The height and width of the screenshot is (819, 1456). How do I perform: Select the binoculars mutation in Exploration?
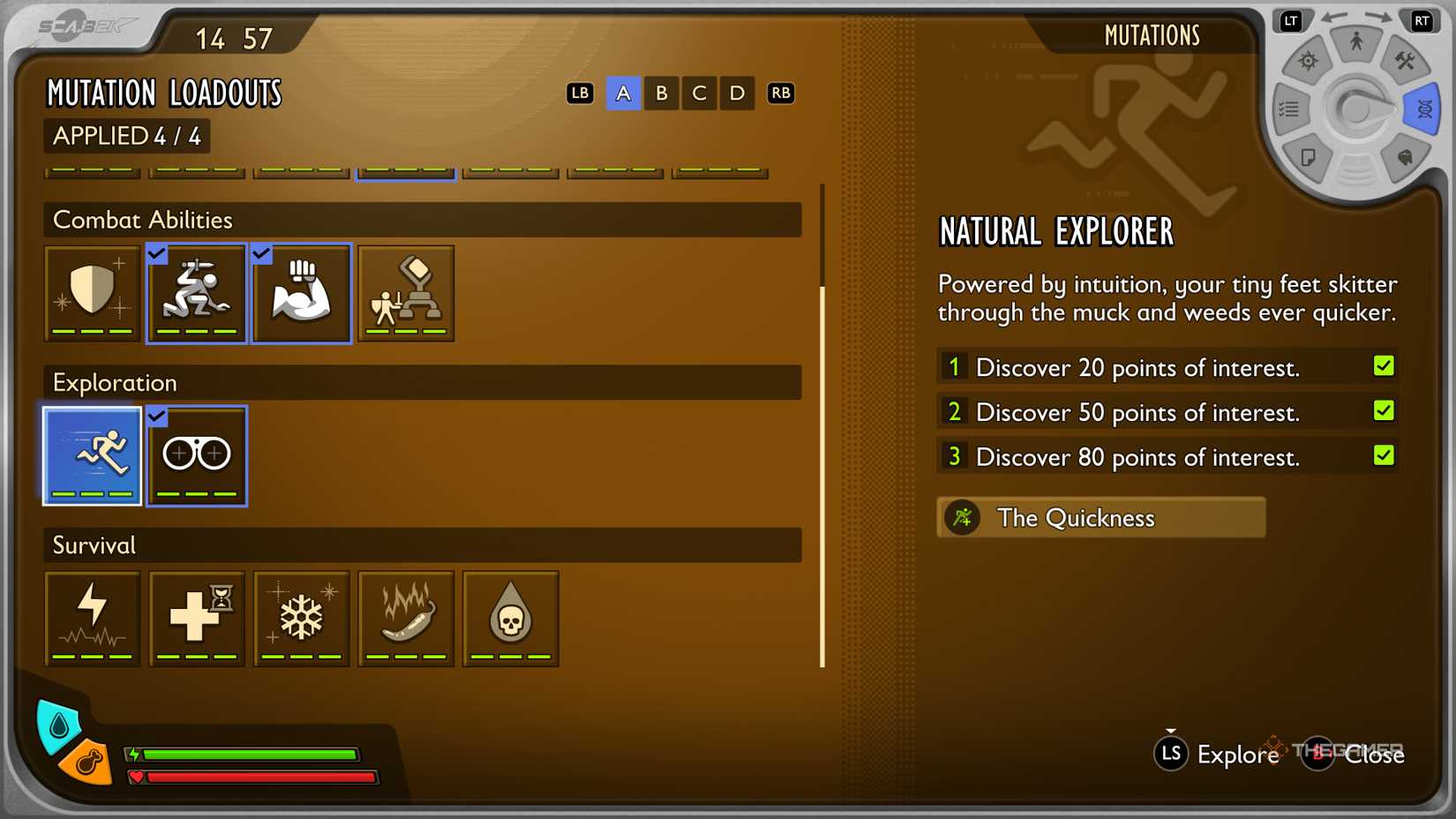196,455
